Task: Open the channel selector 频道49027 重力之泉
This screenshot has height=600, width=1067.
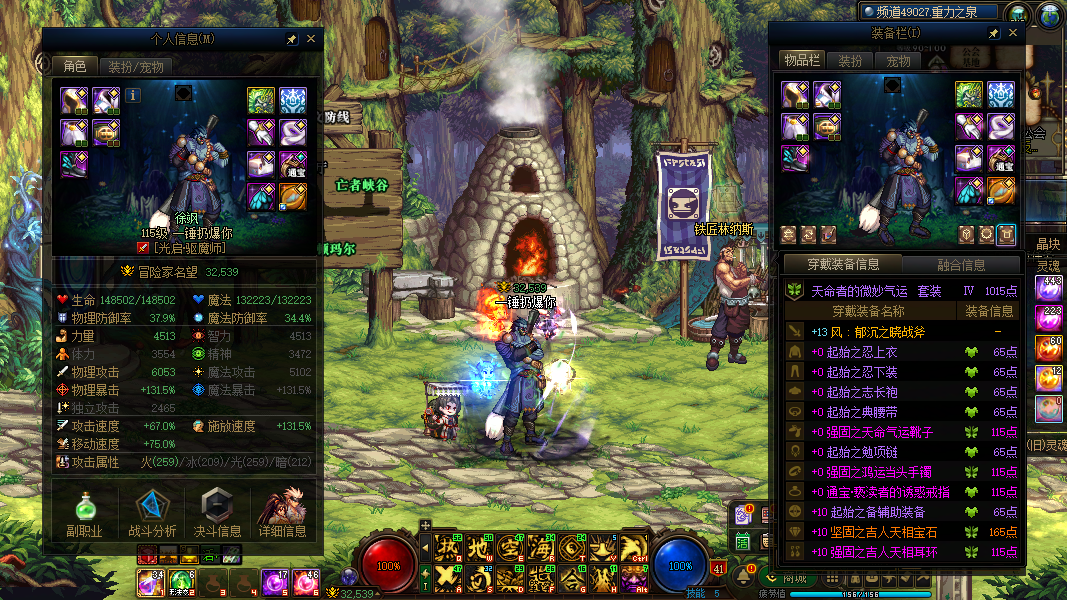Action: coord(929,12)
